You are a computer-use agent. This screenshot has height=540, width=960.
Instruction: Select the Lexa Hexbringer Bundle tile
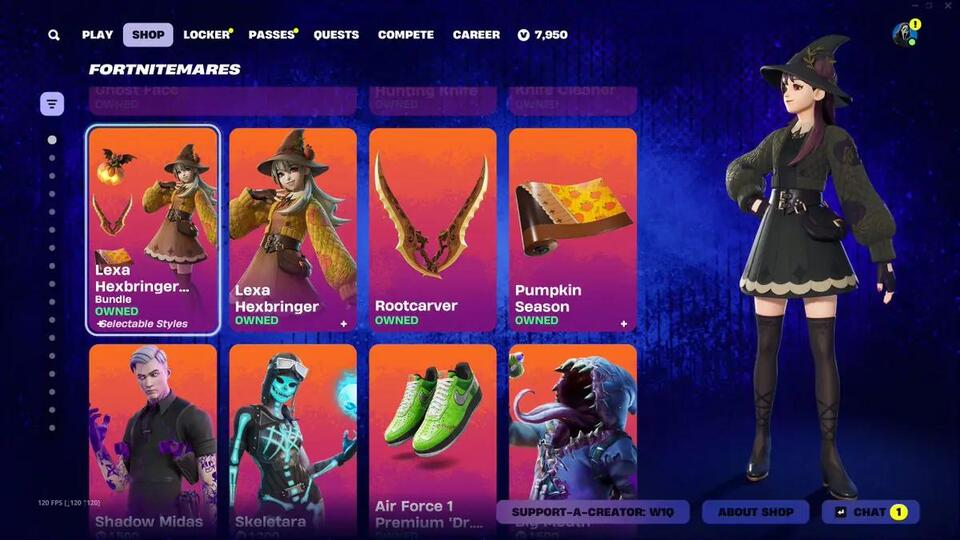coord(153,230)
